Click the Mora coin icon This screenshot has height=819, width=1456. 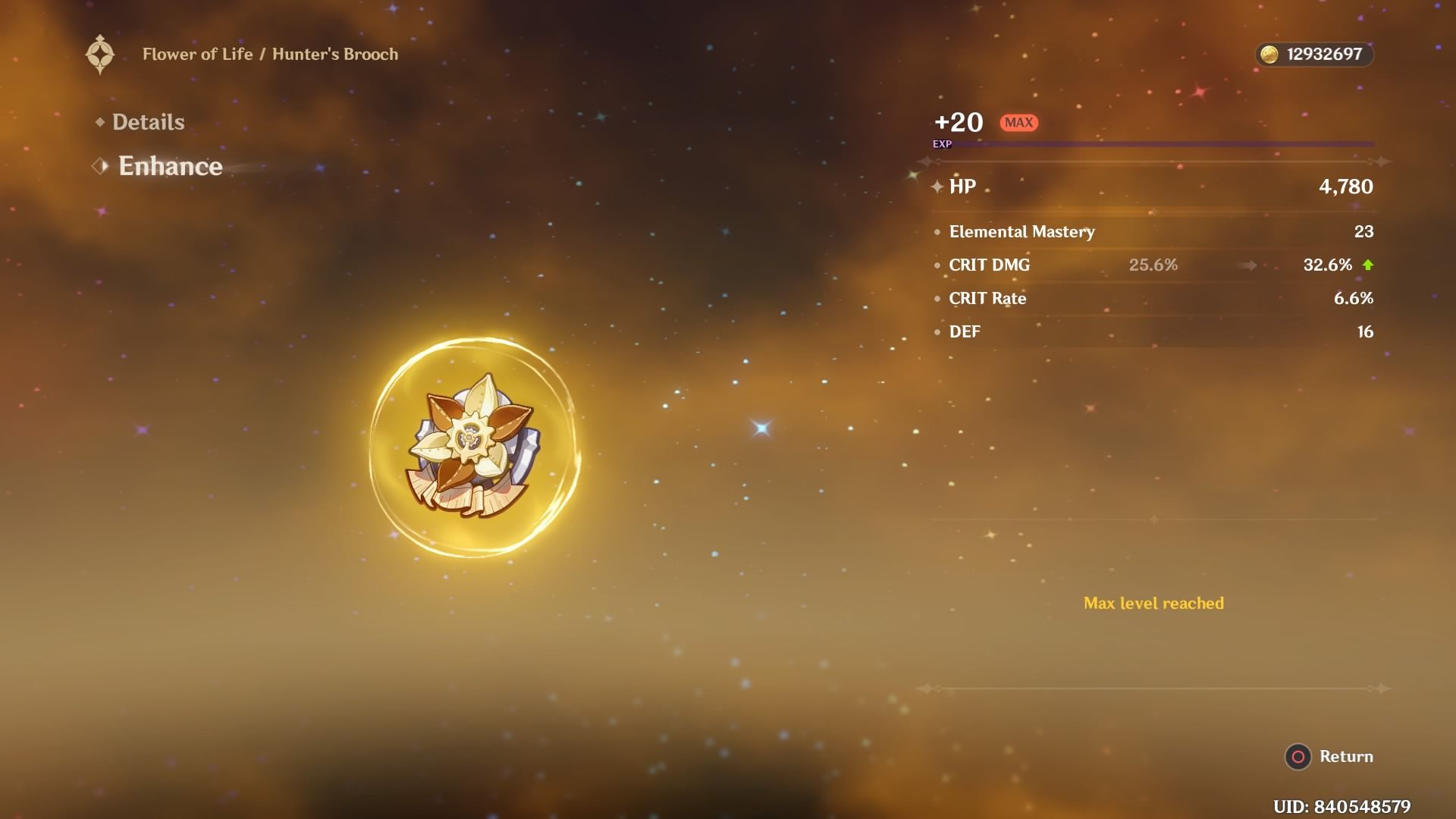(x=1269, y=54)
